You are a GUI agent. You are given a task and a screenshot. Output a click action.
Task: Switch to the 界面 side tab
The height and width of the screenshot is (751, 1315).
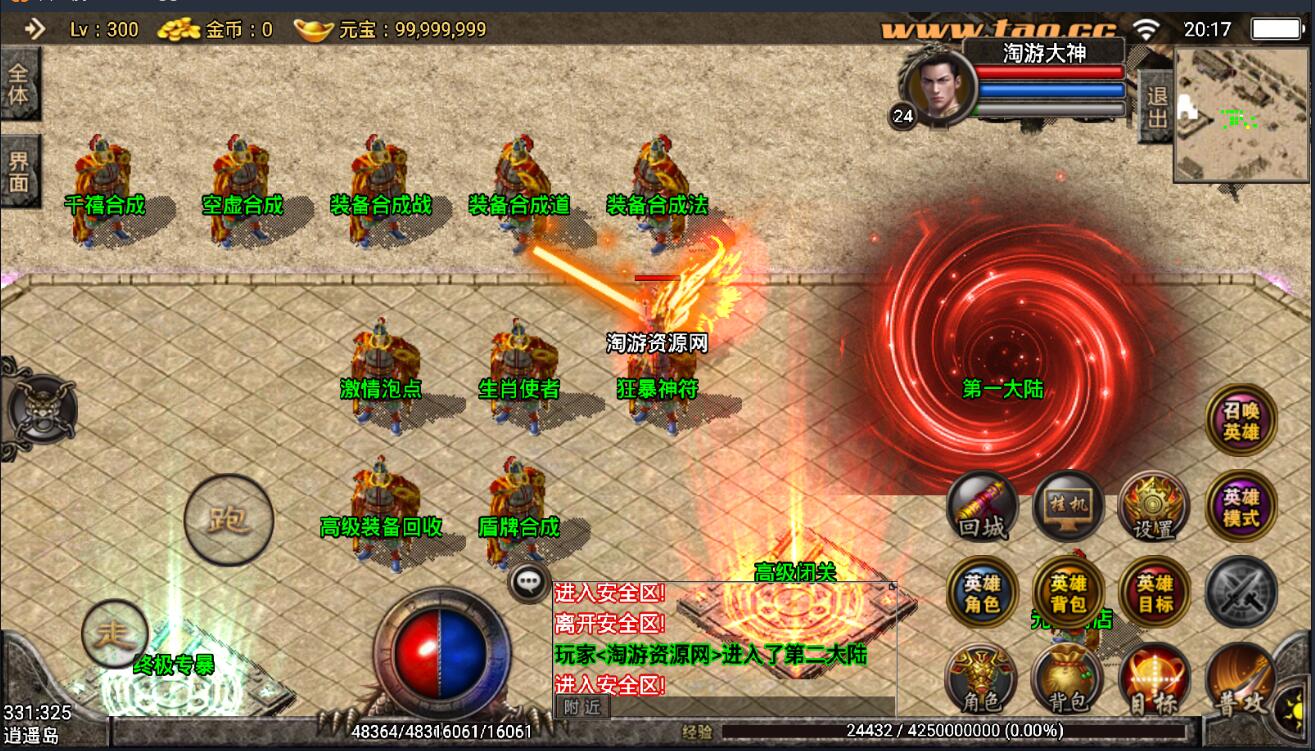pos(19,170)
